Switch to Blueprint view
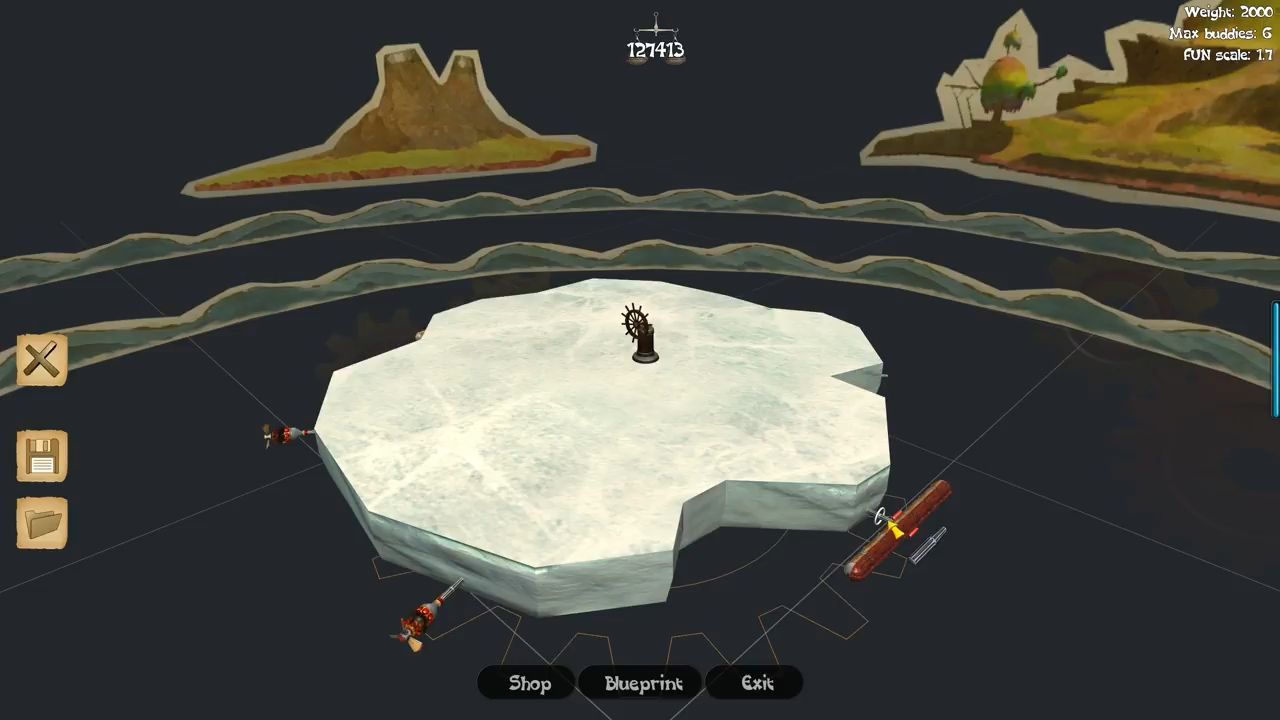This screenshot has width=1280, height=720. coord(643,683)
